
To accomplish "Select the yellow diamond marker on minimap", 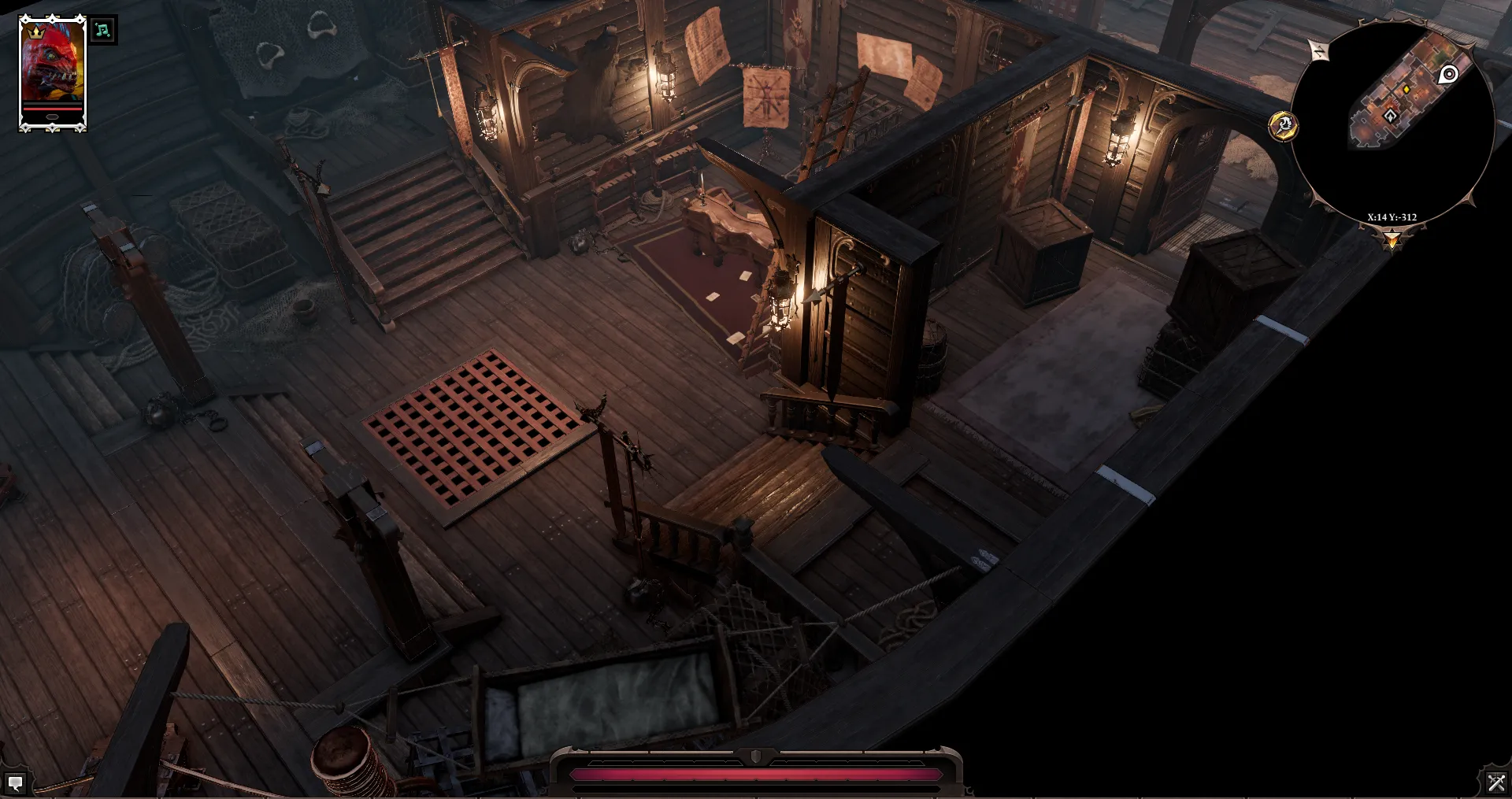I will (x=1406, y=91).
